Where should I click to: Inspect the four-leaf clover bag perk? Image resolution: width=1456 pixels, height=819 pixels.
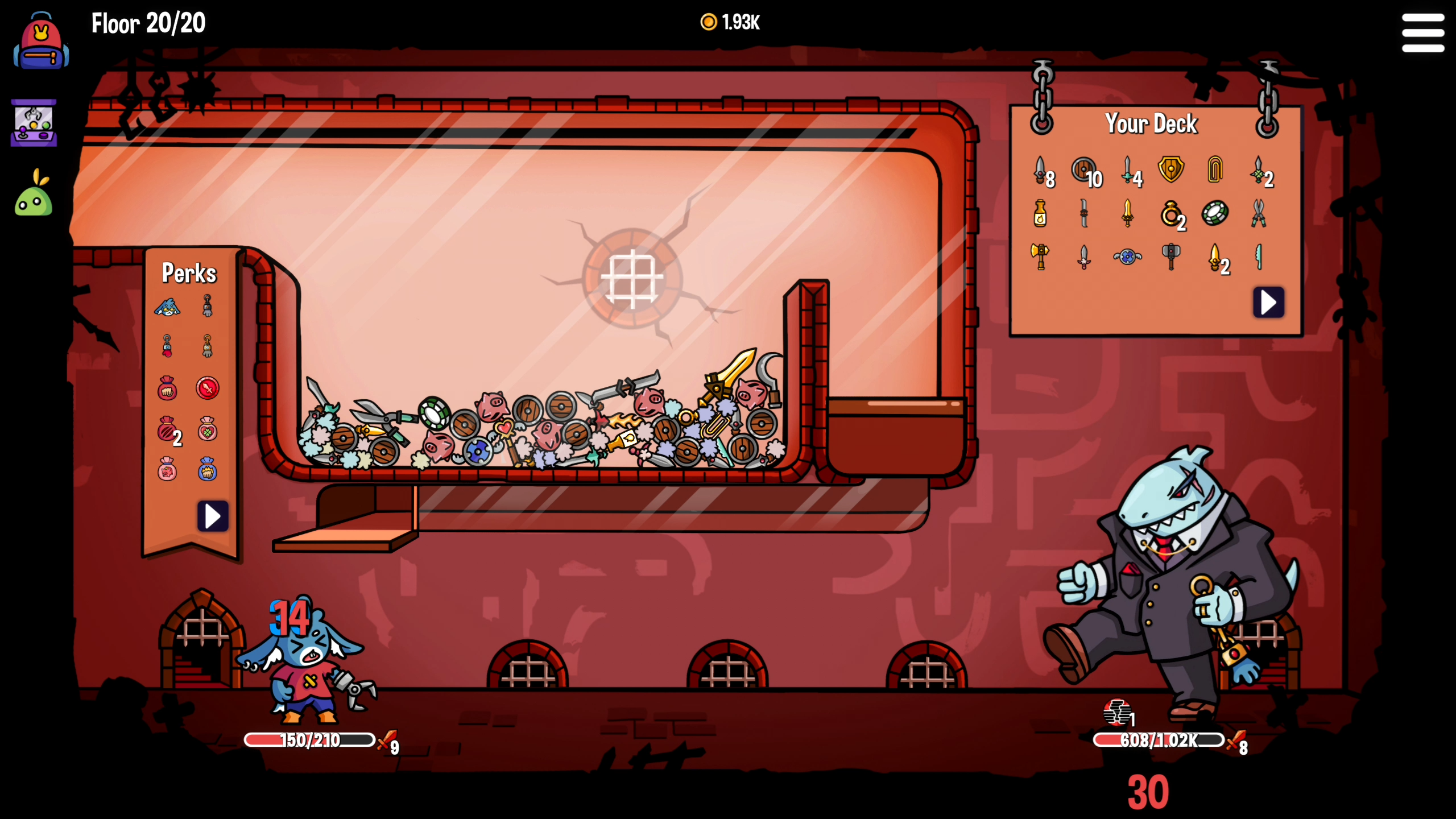click(208, 429)
